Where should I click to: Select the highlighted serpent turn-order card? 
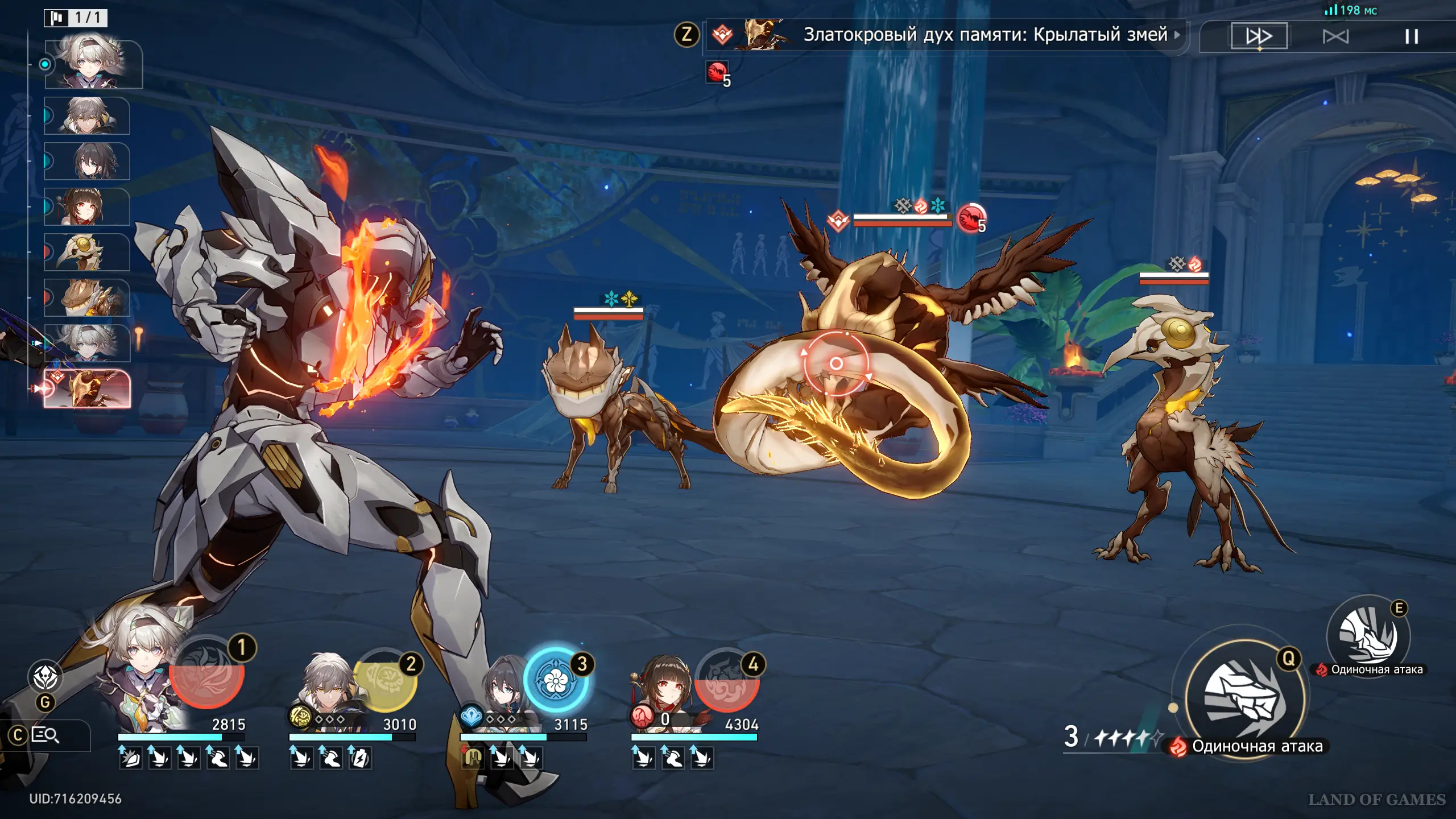click(x=88, y=389)
